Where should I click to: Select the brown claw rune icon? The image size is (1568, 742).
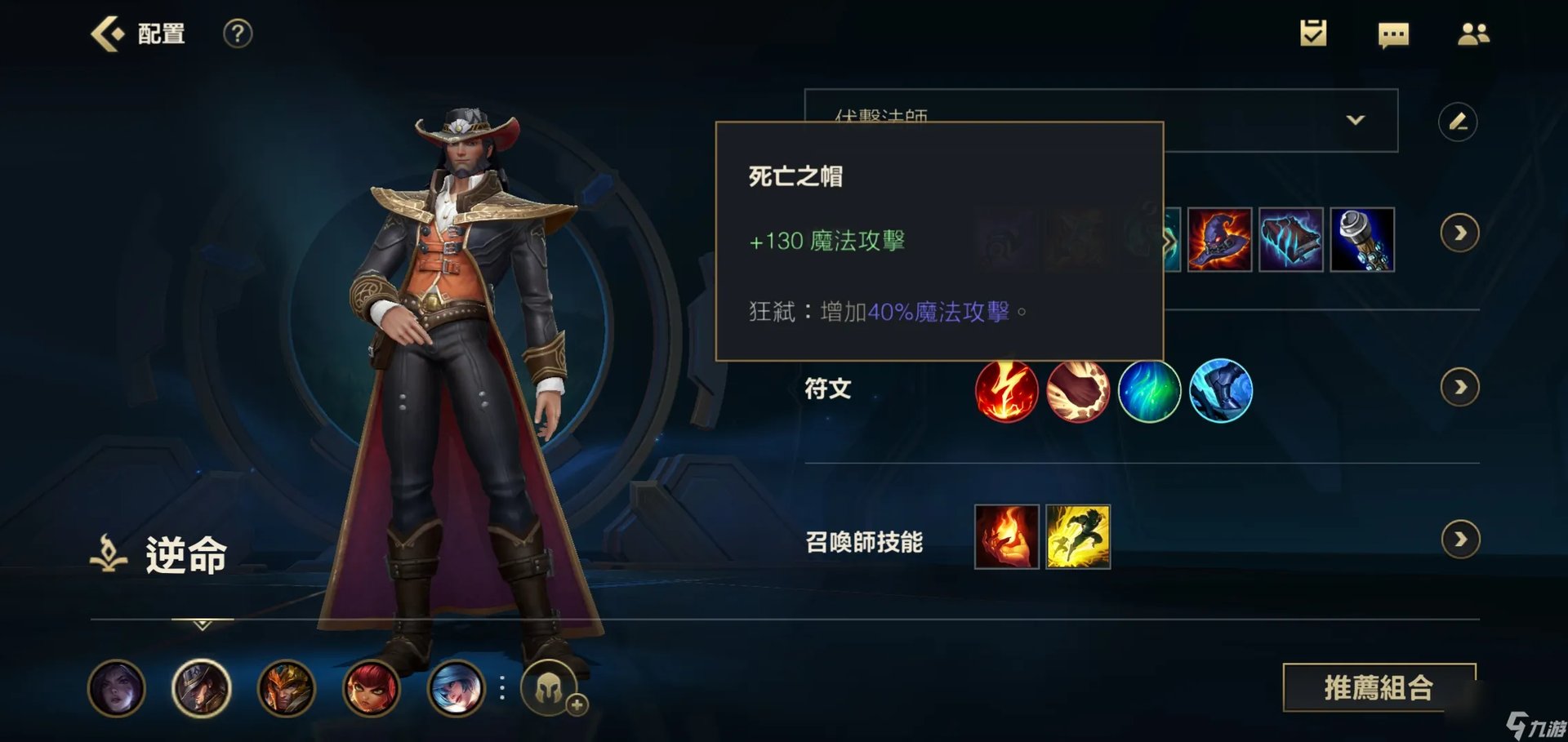point(1078,390)
